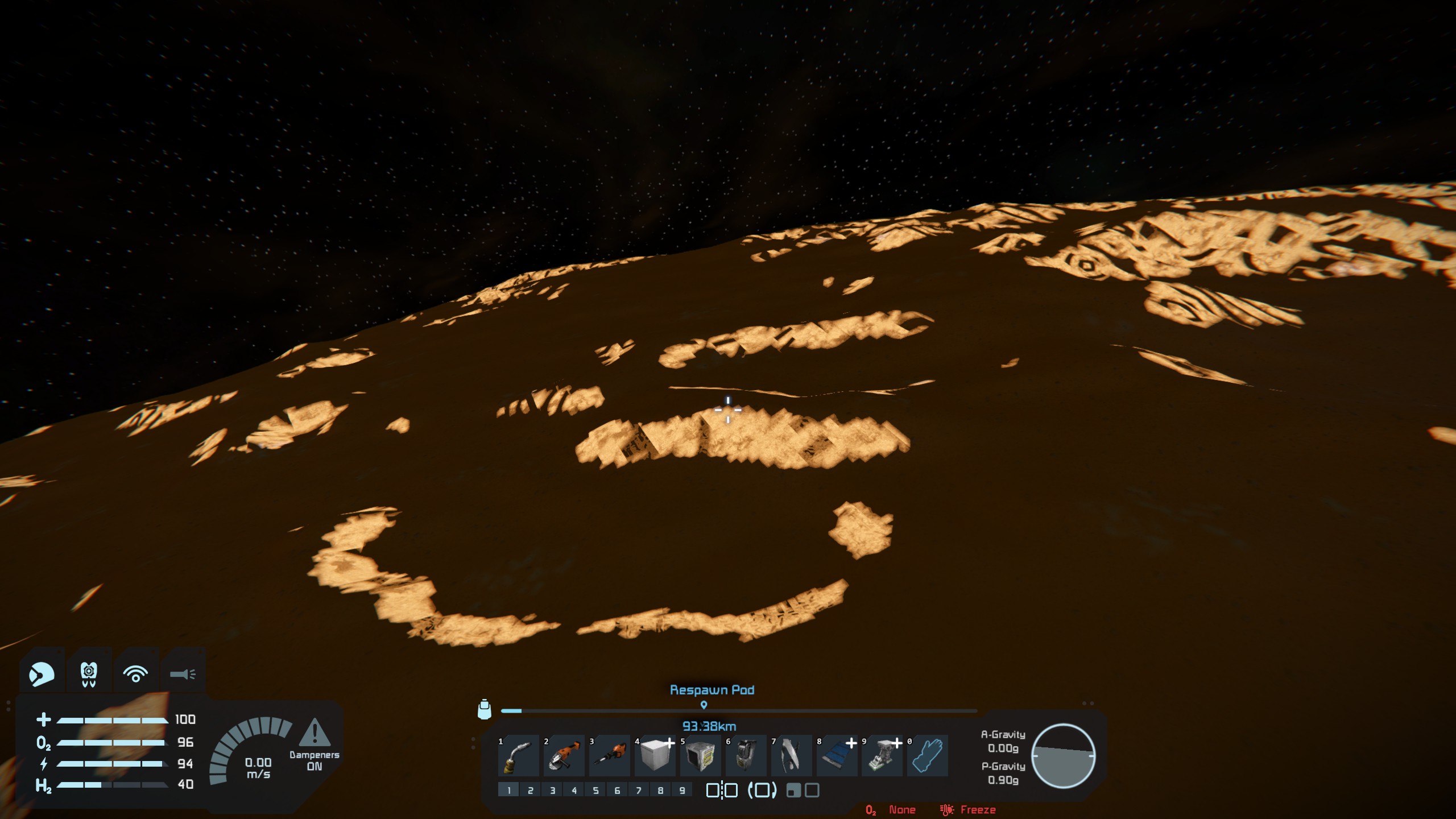Click the Respawn Pod waypoint marker
This screenshot has height=819, width=1456.
click(704, 705)
